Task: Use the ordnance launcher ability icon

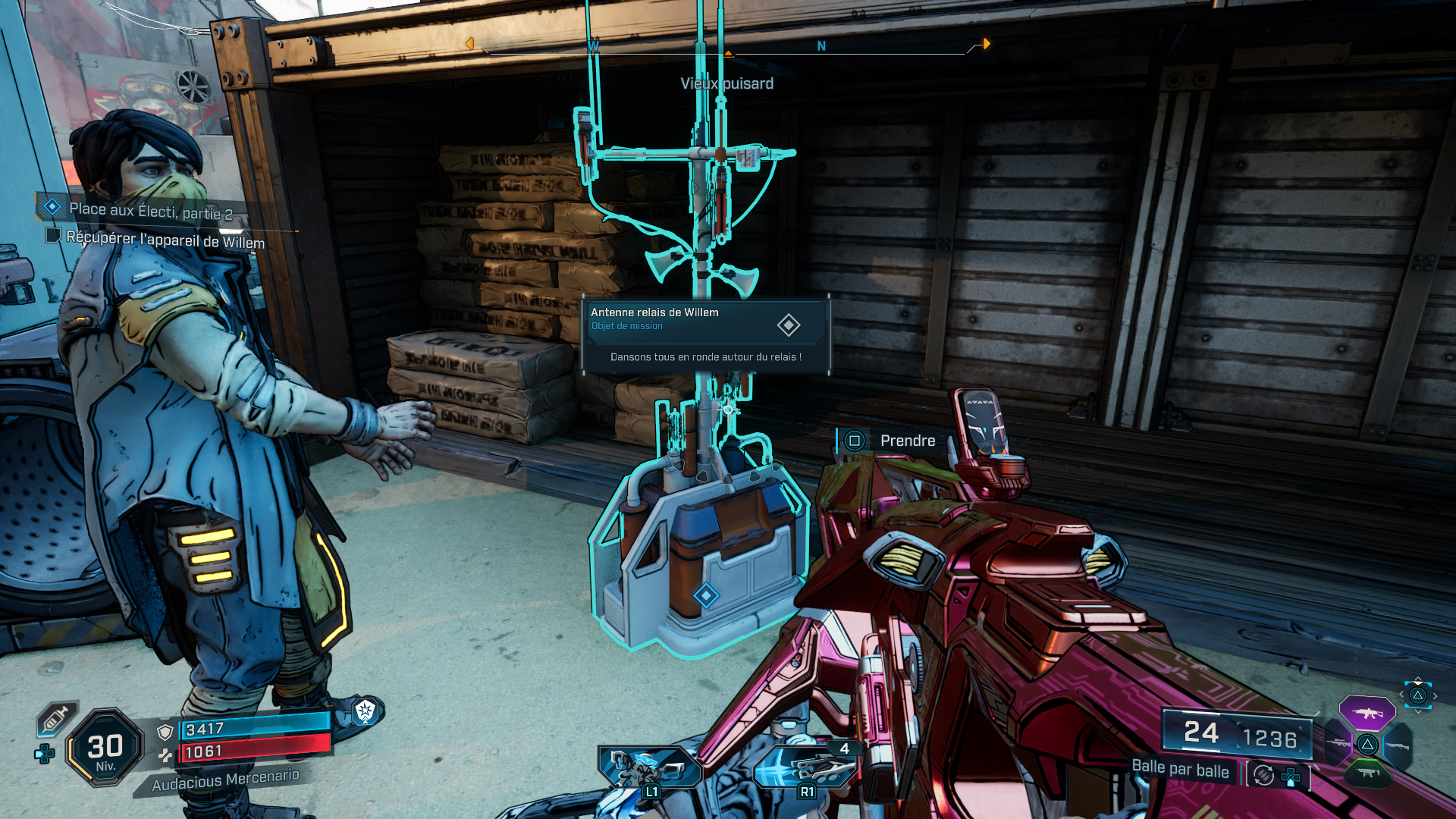Action: 806,767
